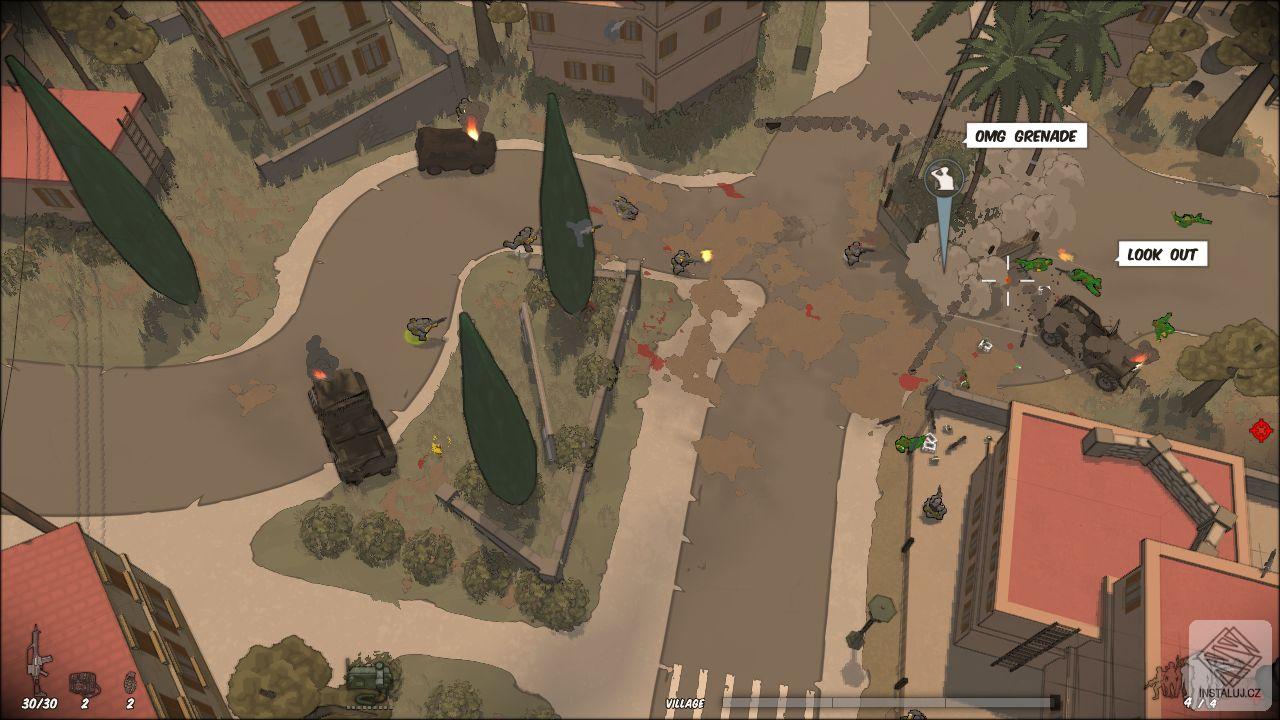The image size is (1280, 720).
Task: Click the ammo crate icon count
Action: click(x=86, y=703)
